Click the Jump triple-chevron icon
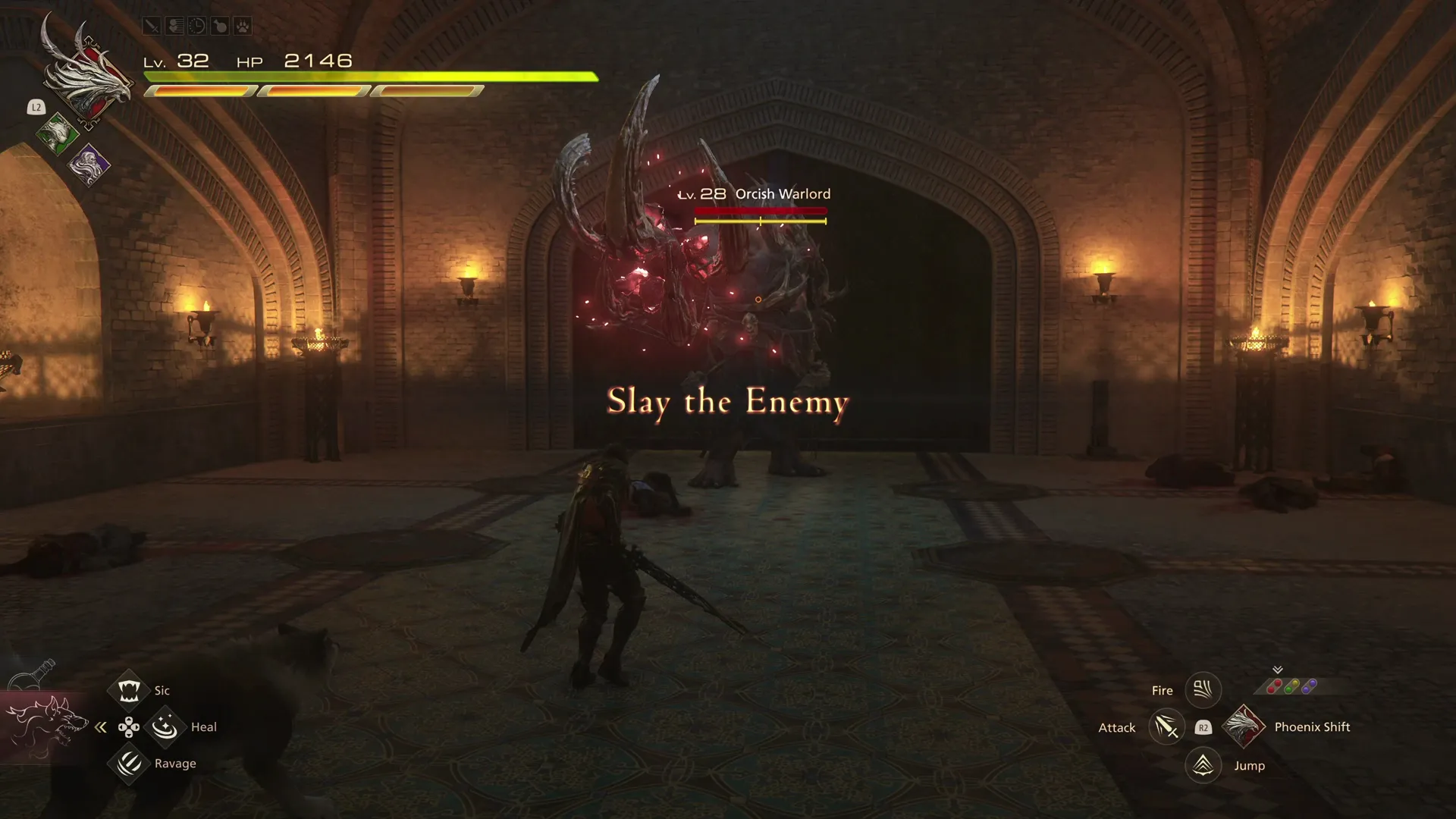The image size is (1456, 819). (x=1202, y=766)
